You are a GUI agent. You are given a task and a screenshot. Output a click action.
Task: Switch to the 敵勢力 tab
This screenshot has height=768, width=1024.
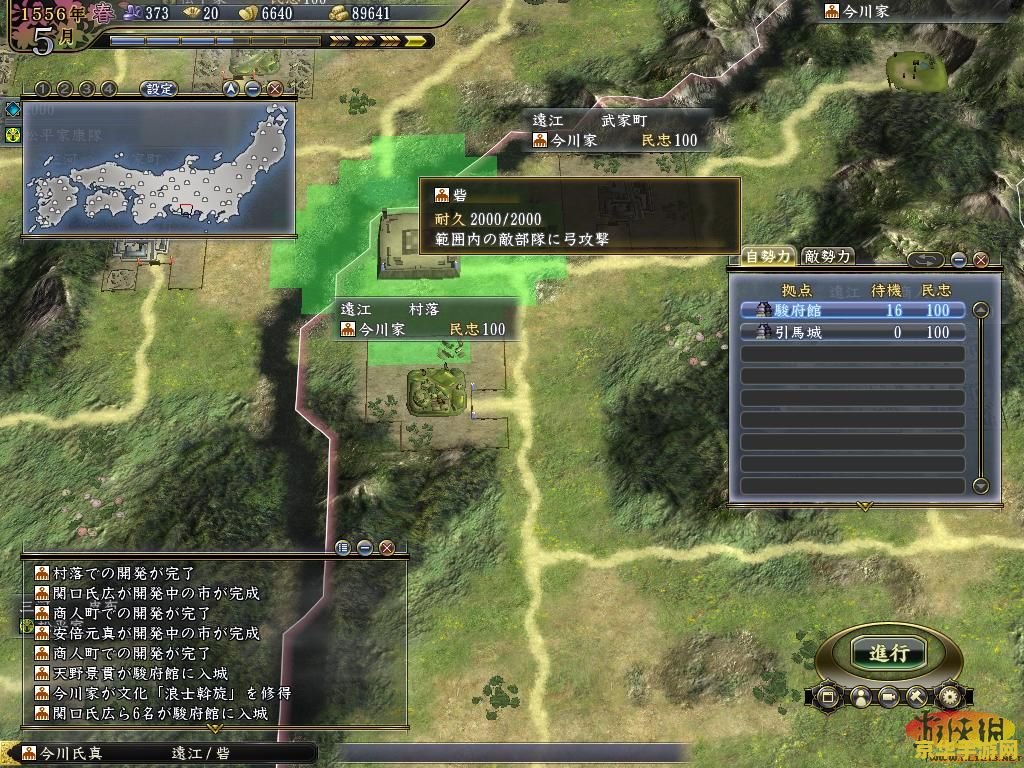(828, 257)
